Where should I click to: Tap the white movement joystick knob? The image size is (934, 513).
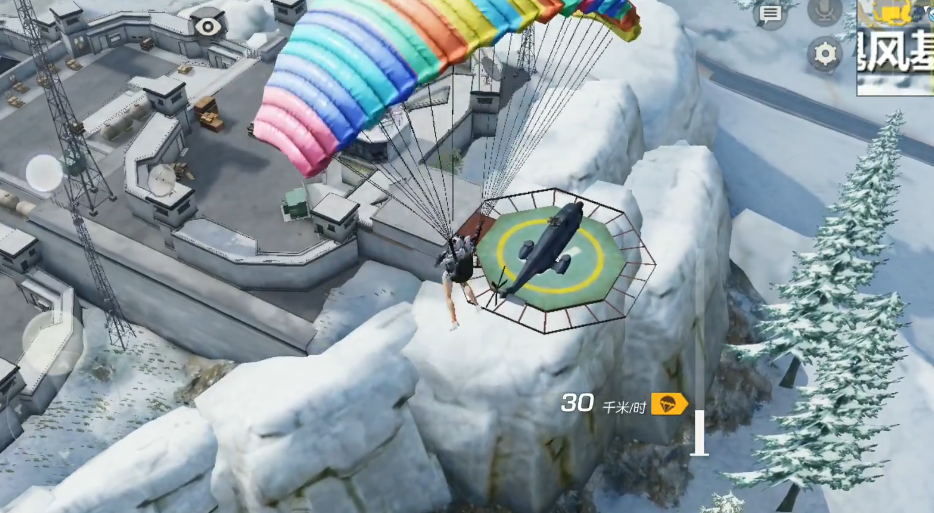(x=44, y=174)
